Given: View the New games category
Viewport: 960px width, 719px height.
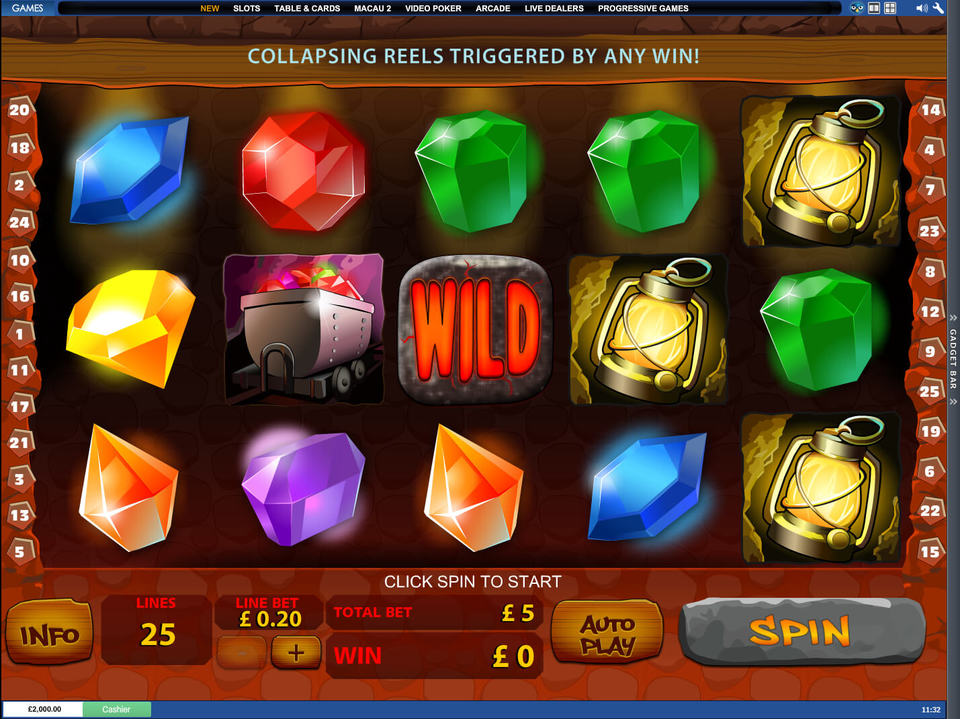Looking at the screenshot, I should click(x=209, y=8).
